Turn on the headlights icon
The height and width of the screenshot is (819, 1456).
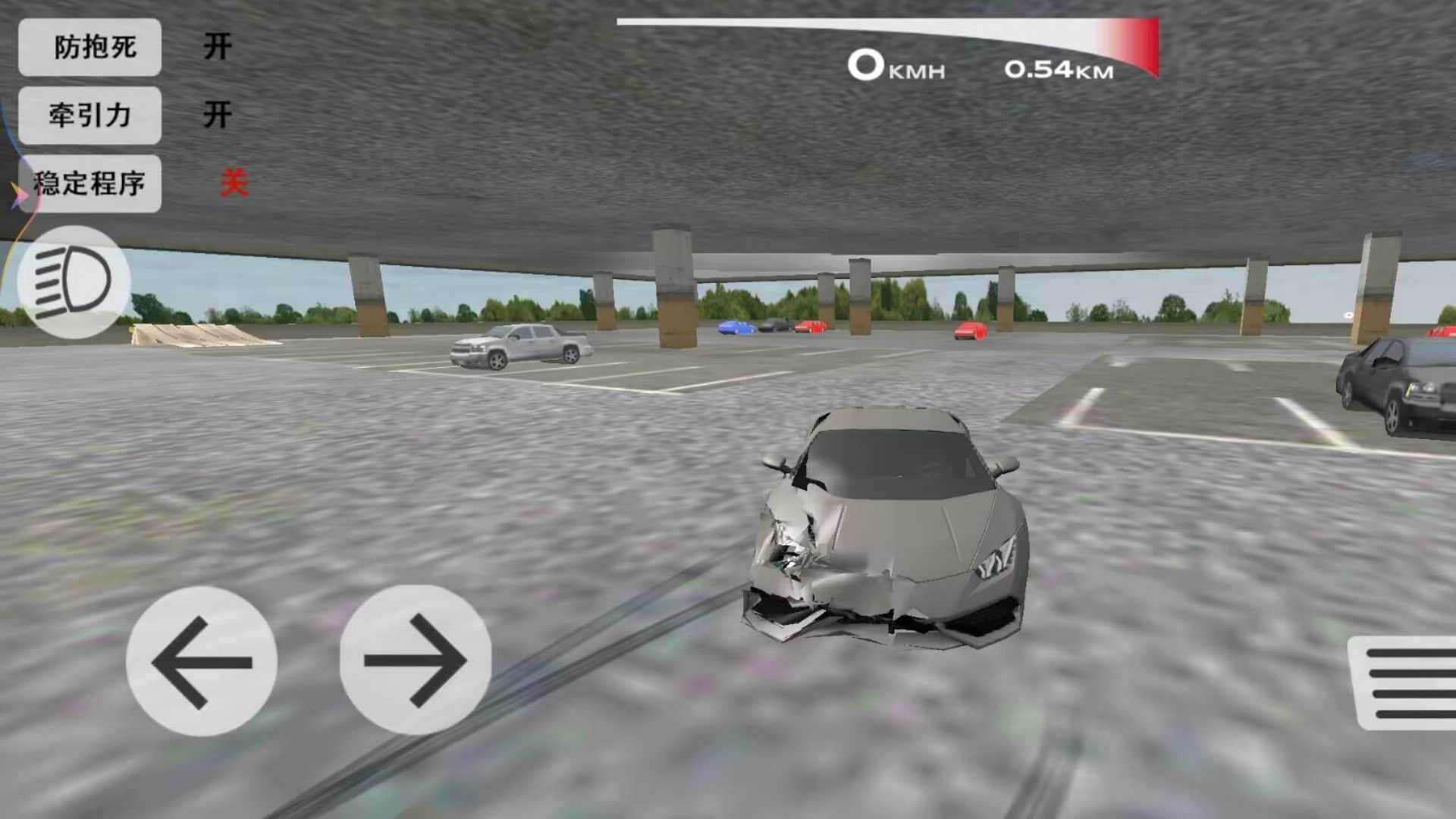click(x=74, y=282)
